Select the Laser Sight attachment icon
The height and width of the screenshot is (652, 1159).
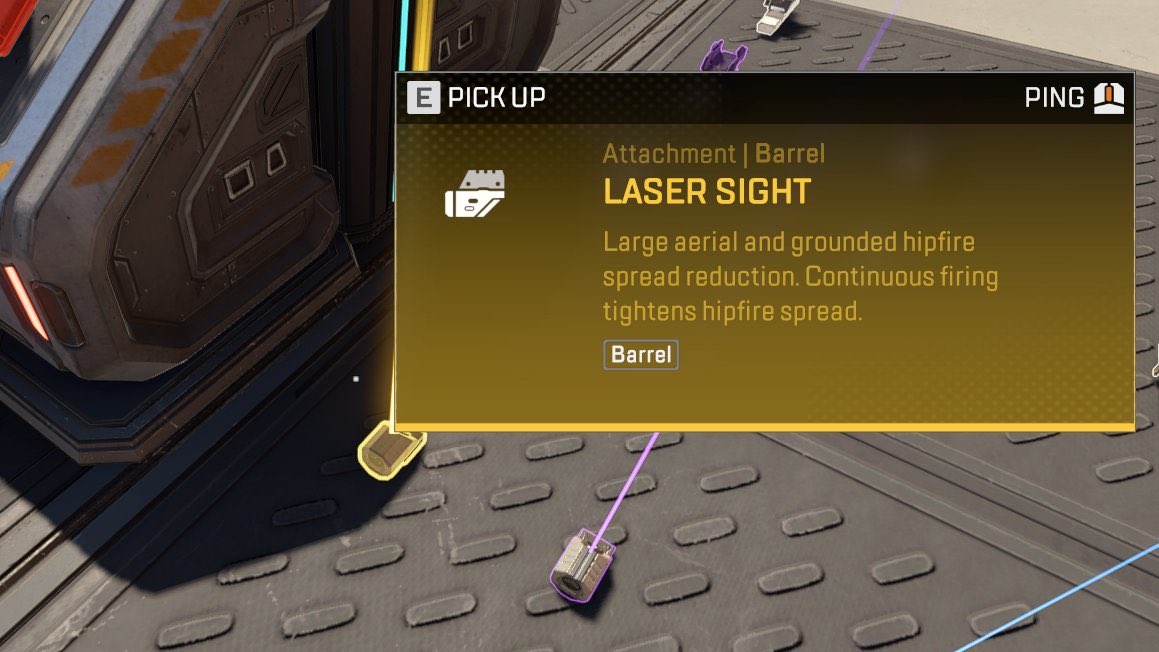pyautogui.click(x=475, y=194)
